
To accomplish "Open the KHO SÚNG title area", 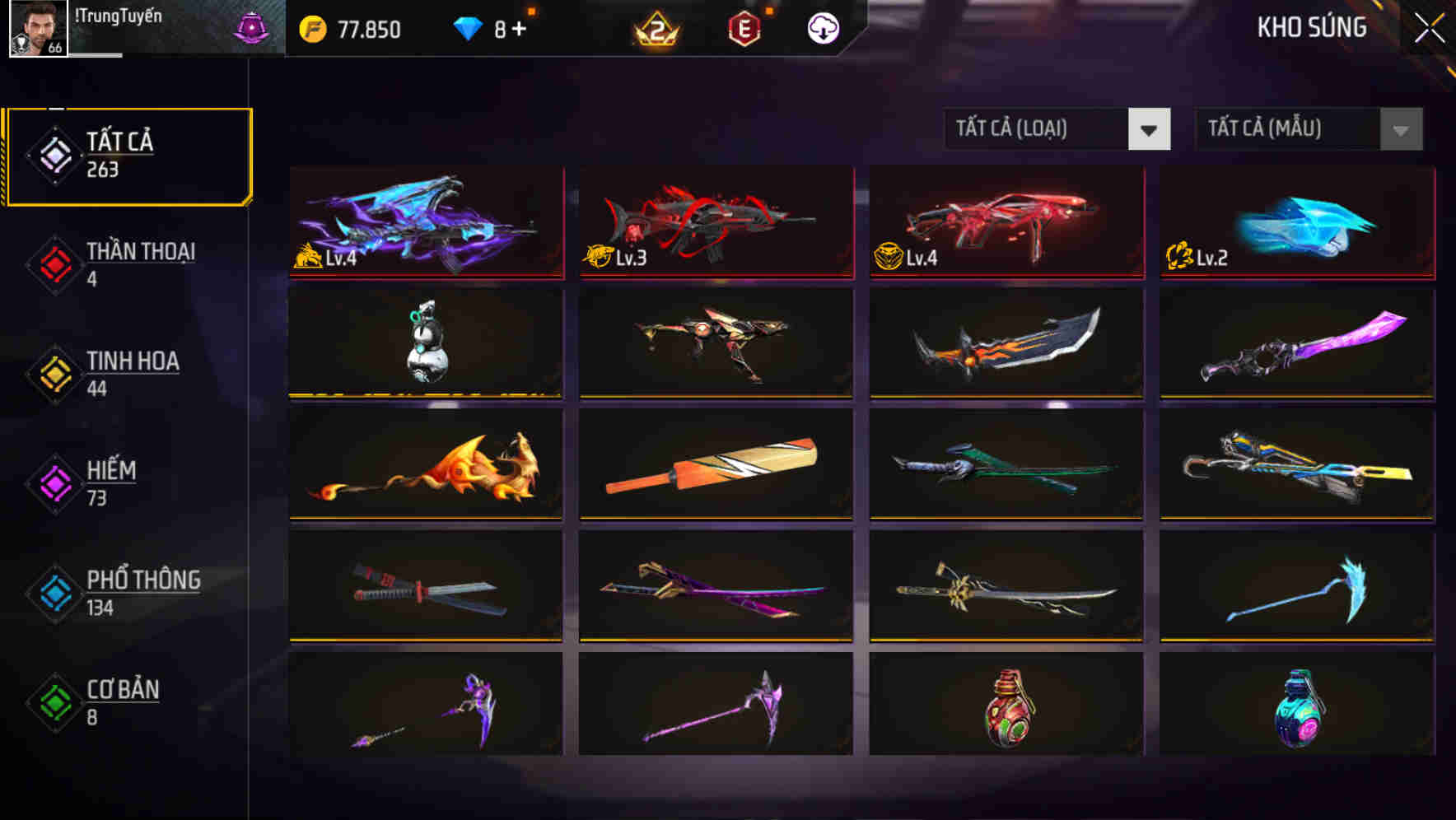I will coord(1313,27).
